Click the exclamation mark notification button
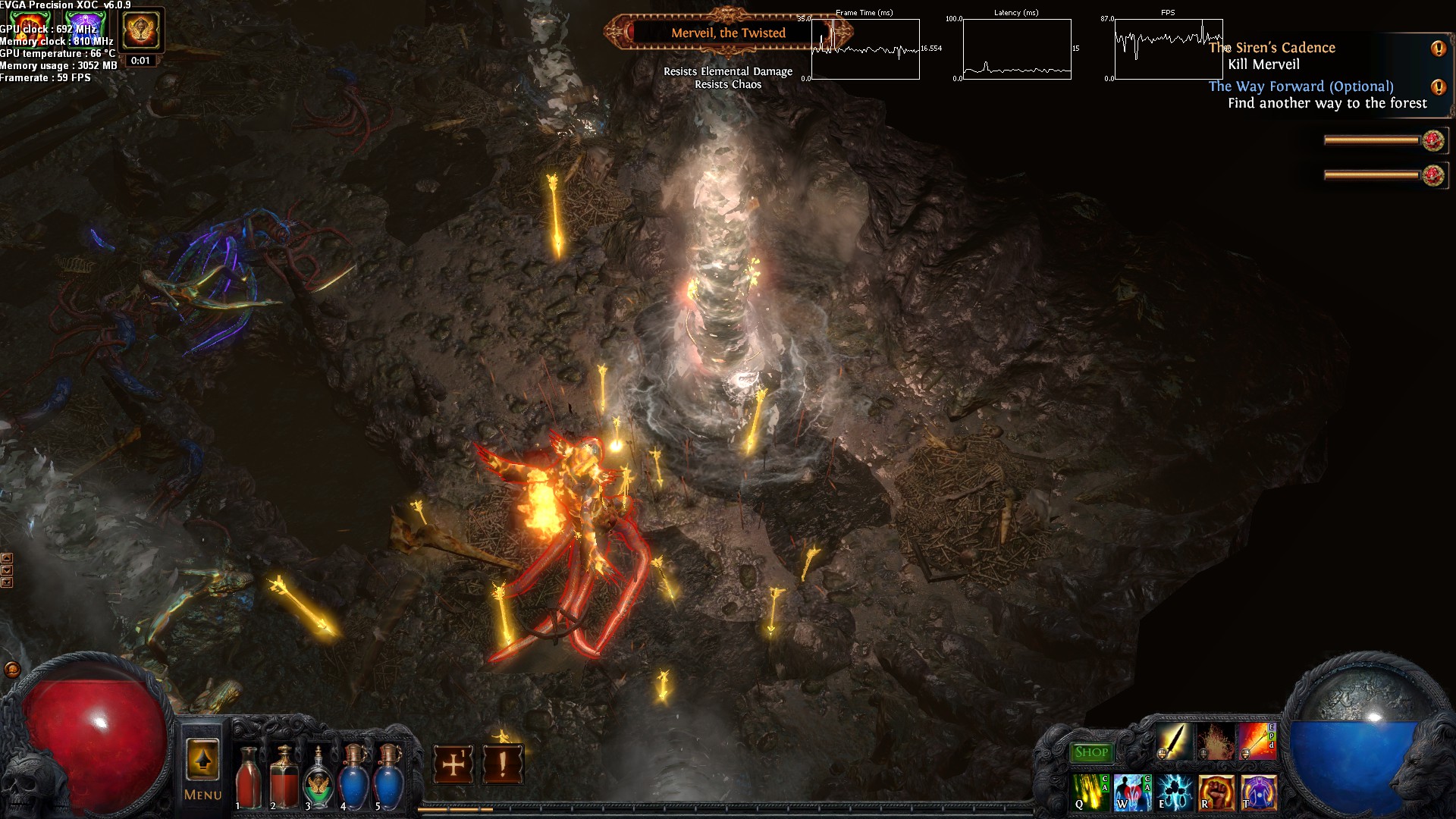The image size is (1456, 819). (501, 764)
